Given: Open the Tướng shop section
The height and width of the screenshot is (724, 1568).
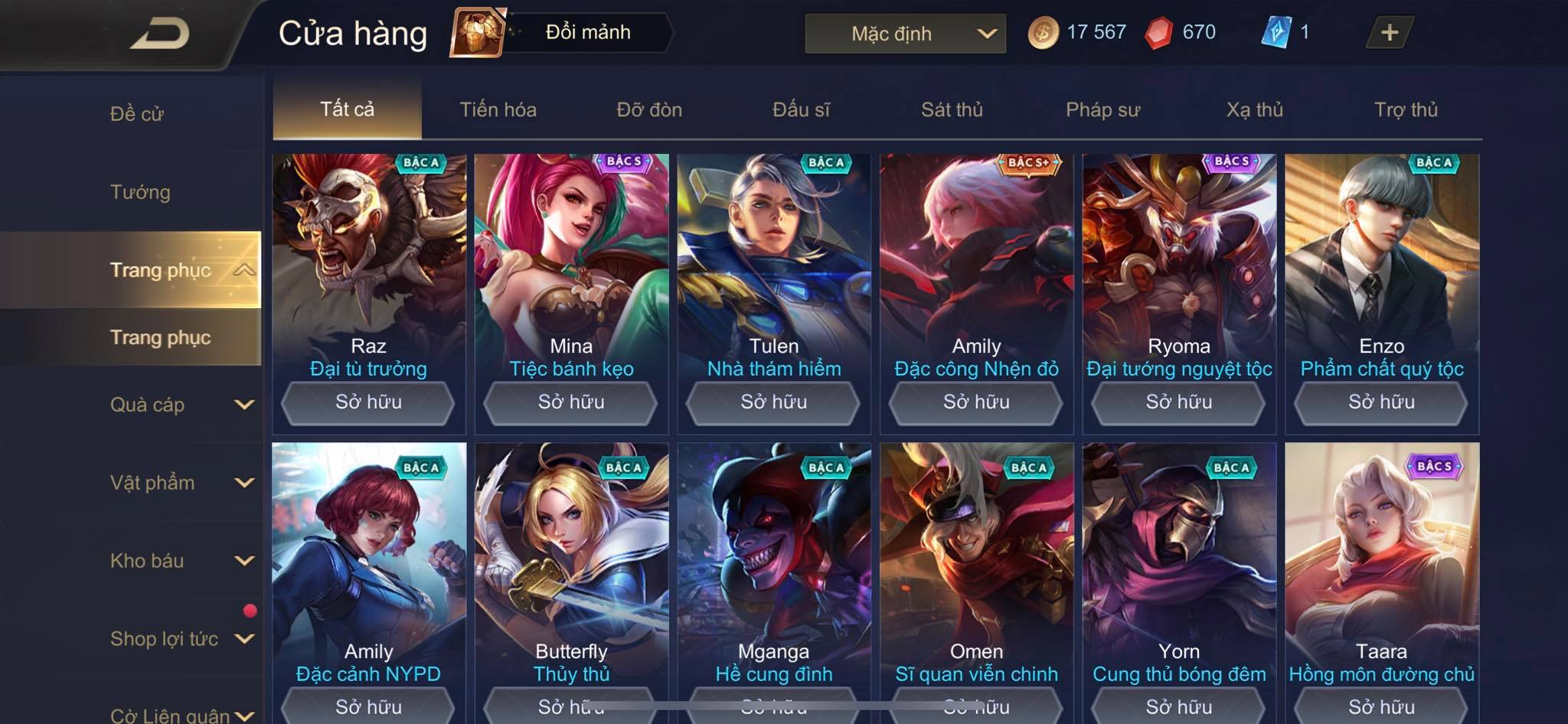Looking at the screenshot, I should [140, 192].
